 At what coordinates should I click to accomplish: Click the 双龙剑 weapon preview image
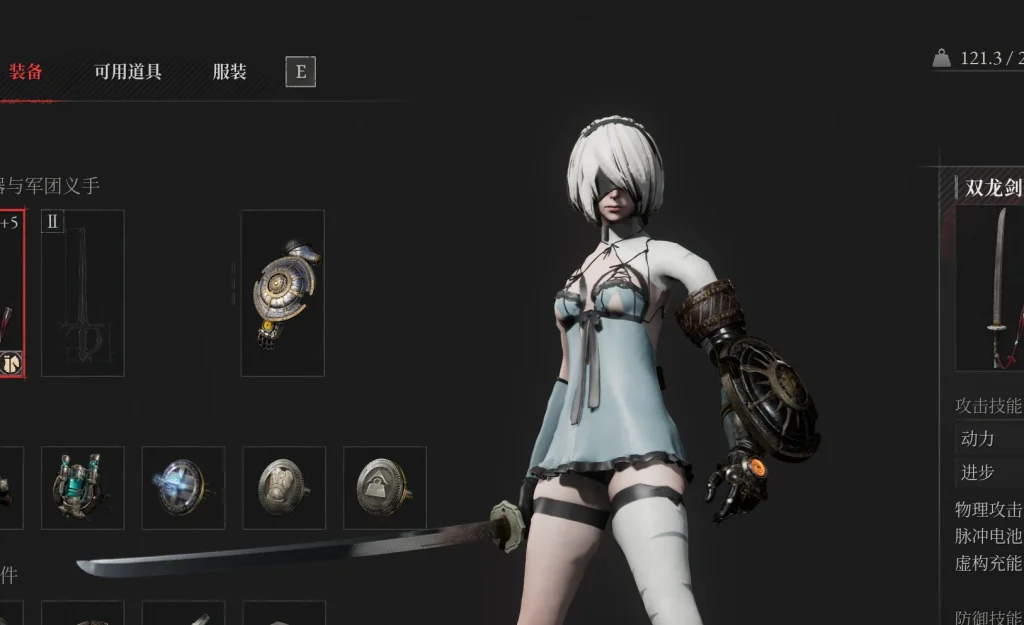(x=990, y=288)
